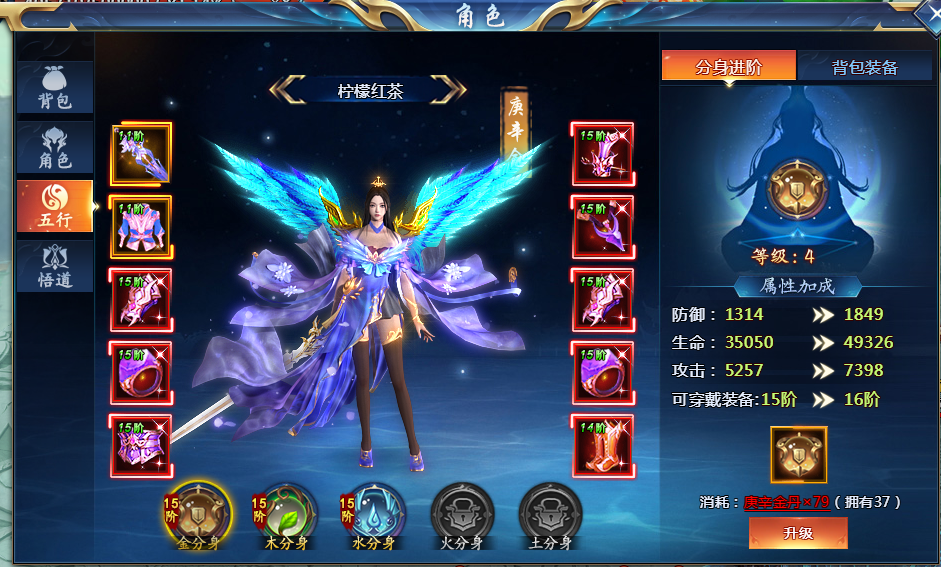Open the 角色 side tab

click(x=55, y=147)
